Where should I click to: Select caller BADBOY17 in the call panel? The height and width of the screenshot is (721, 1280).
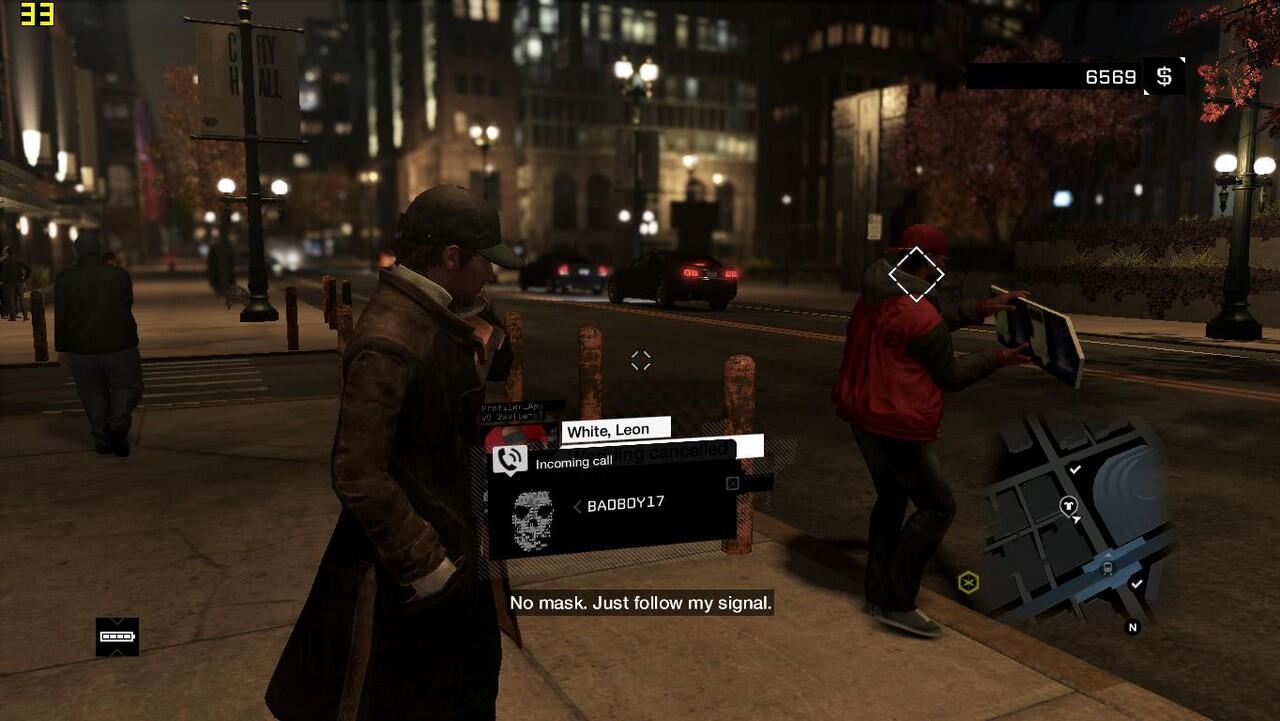point(625,505)
